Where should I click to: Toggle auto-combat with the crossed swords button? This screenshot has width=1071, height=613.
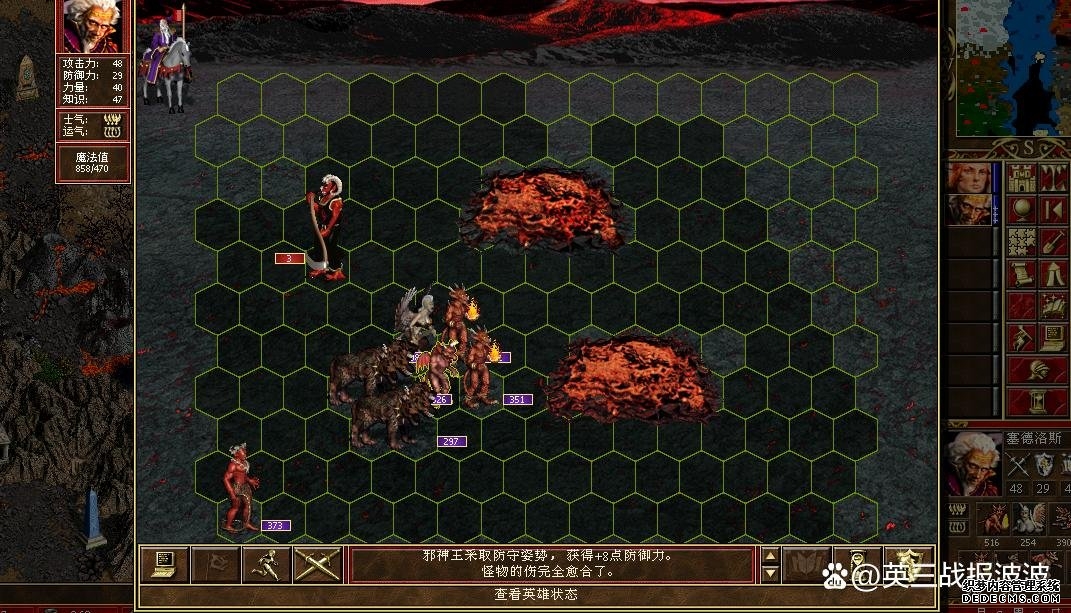(318, 564)
